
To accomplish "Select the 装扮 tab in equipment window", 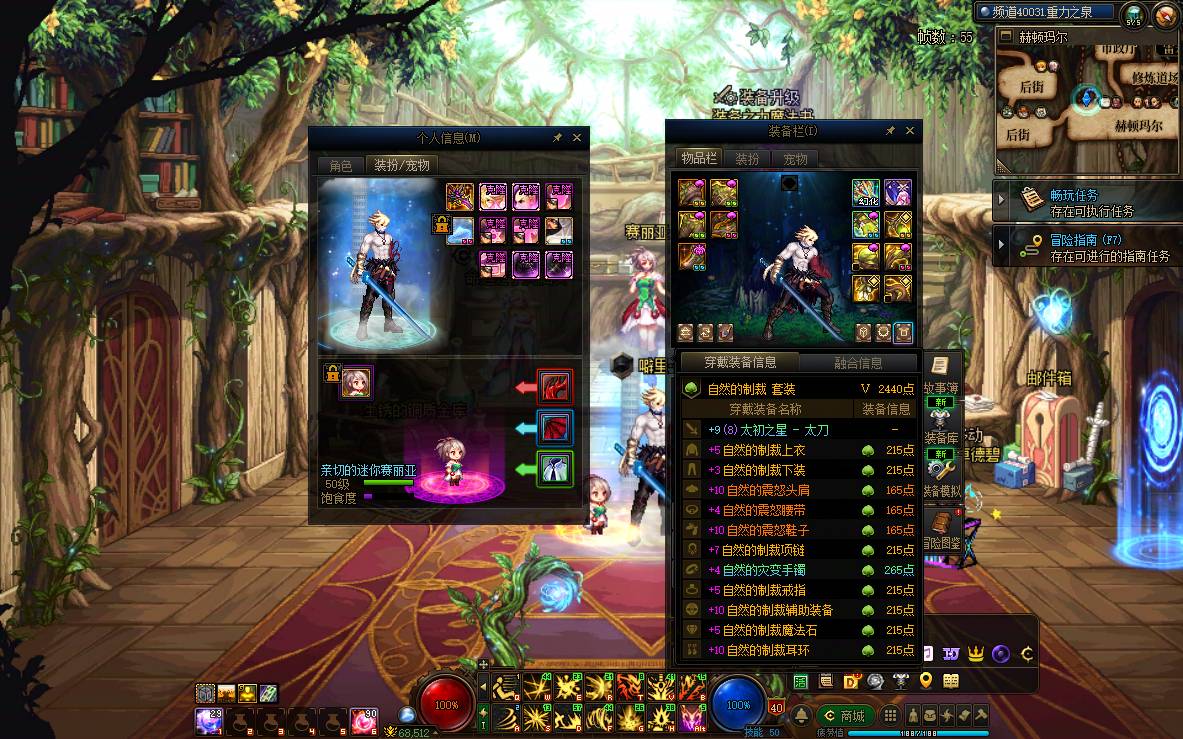I will tap(747, 159).
